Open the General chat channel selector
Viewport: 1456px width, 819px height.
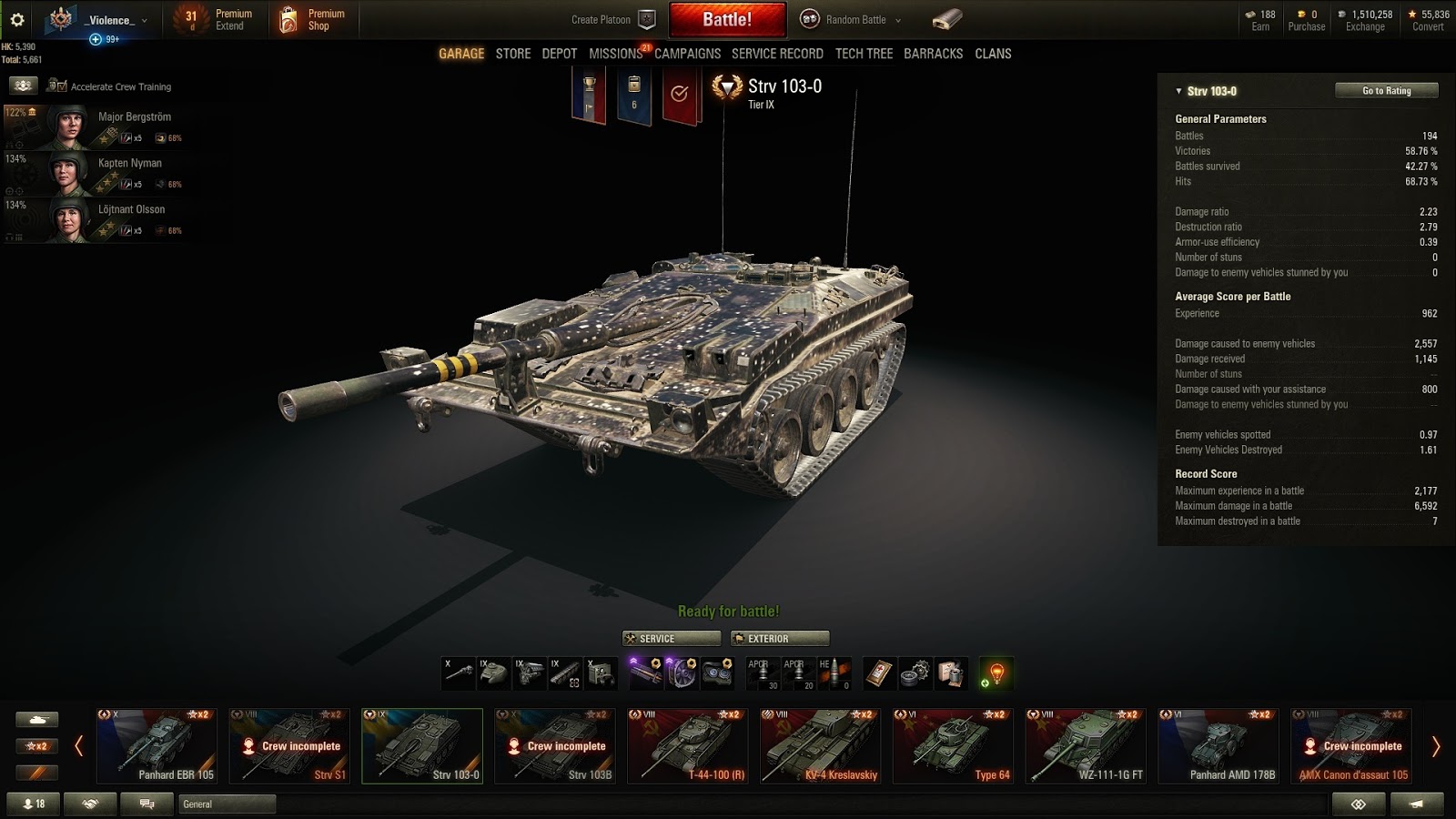click(224, 804)
